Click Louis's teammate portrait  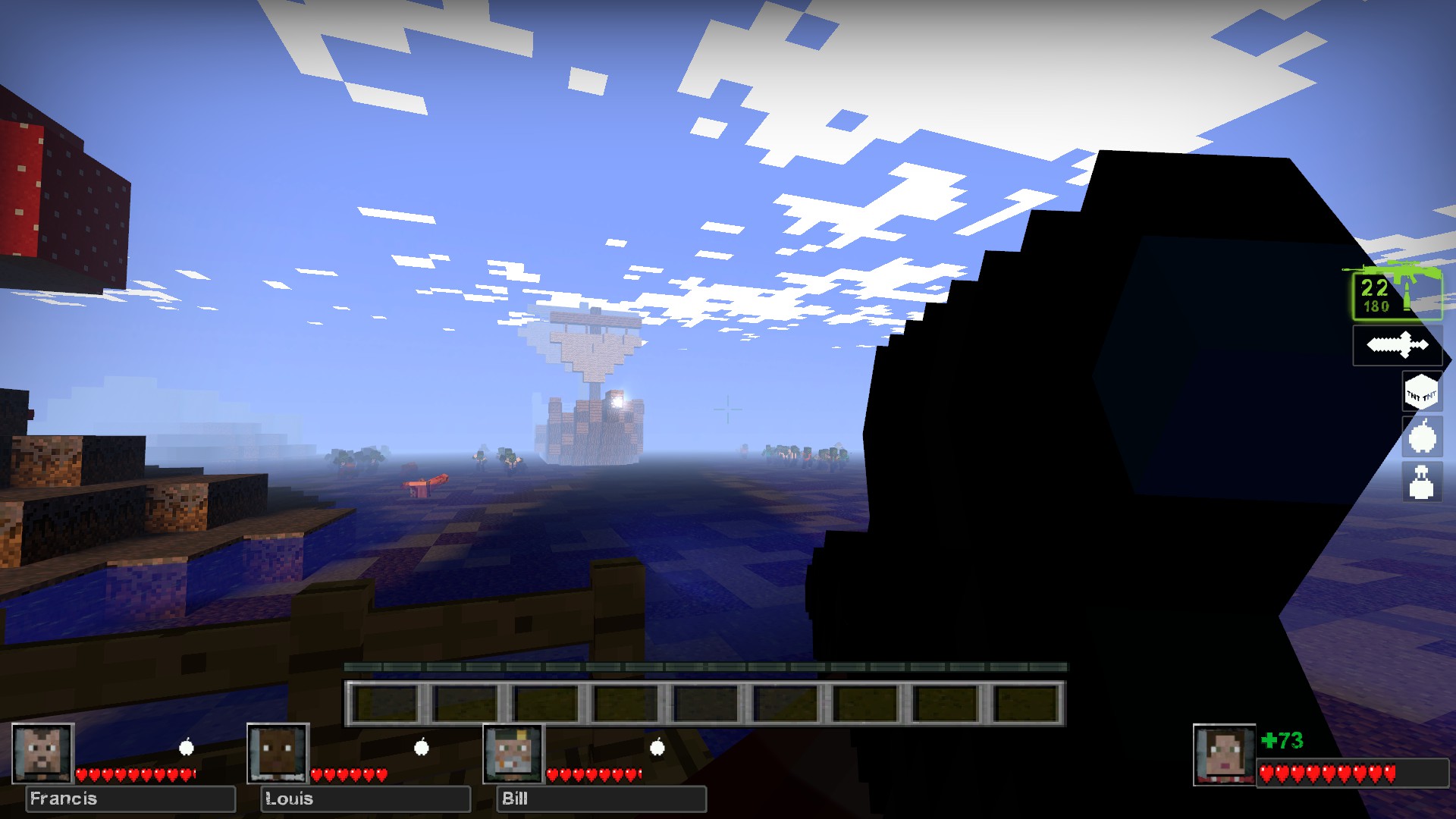(278, 753)
